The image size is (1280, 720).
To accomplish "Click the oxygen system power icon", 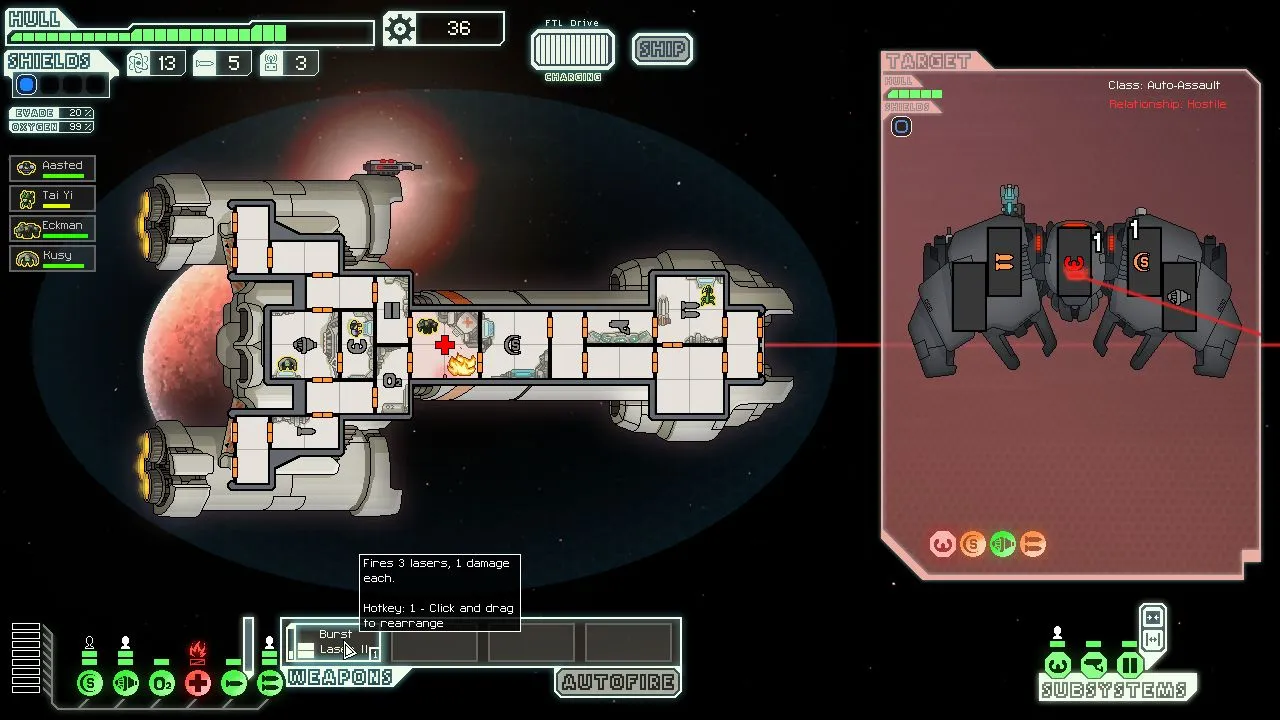I will point(162,684).
